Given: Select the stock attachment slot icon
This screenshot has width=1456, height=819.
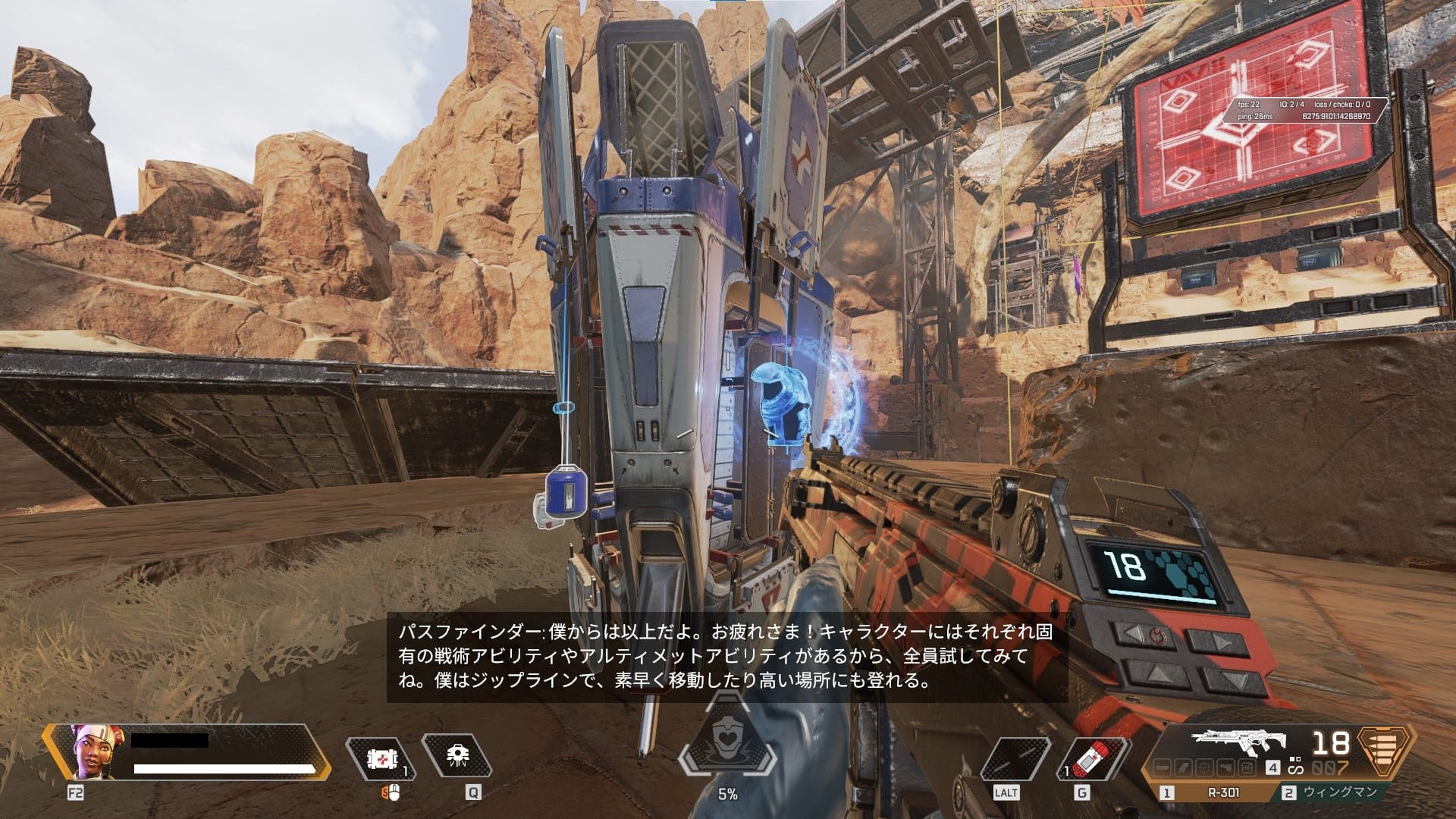Looking at the screenshot, I should 1225,767.
